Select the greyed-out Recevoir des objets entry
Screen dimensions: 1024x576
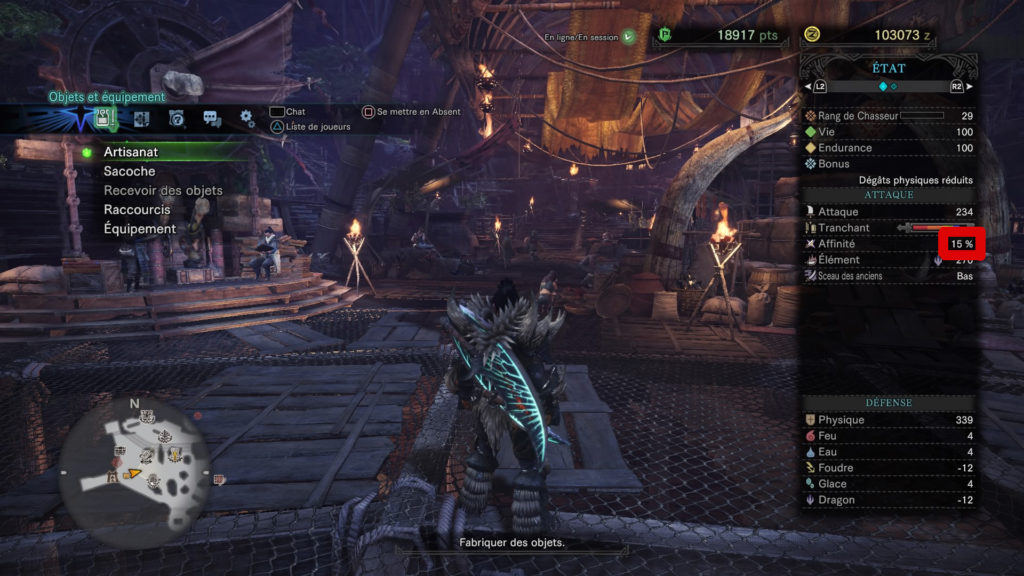coord(163,190)
